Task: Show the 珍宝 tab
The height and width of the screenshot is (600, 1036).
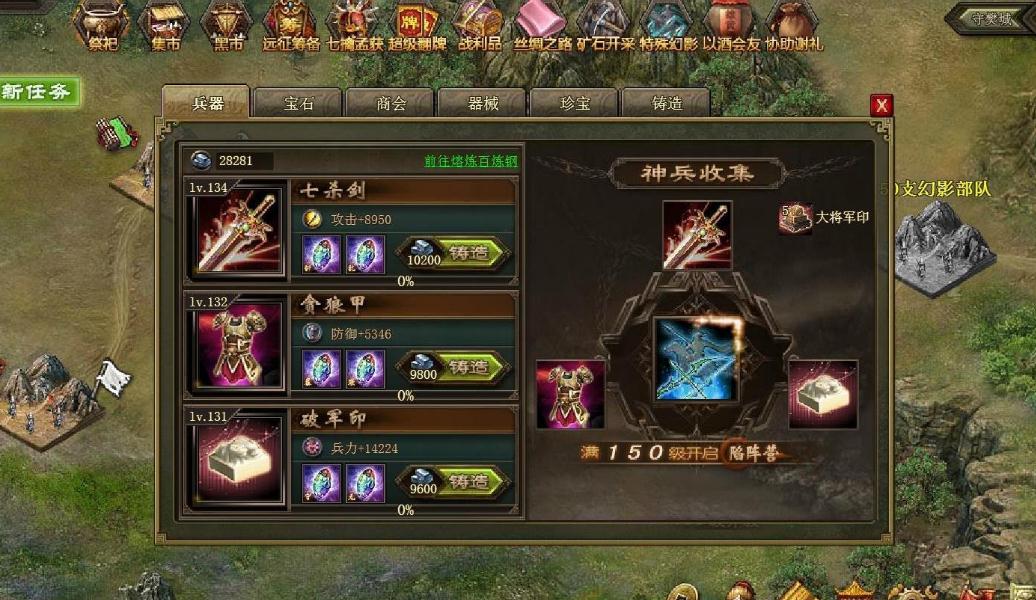Action: pyautogui.click(x=573, y=103)
